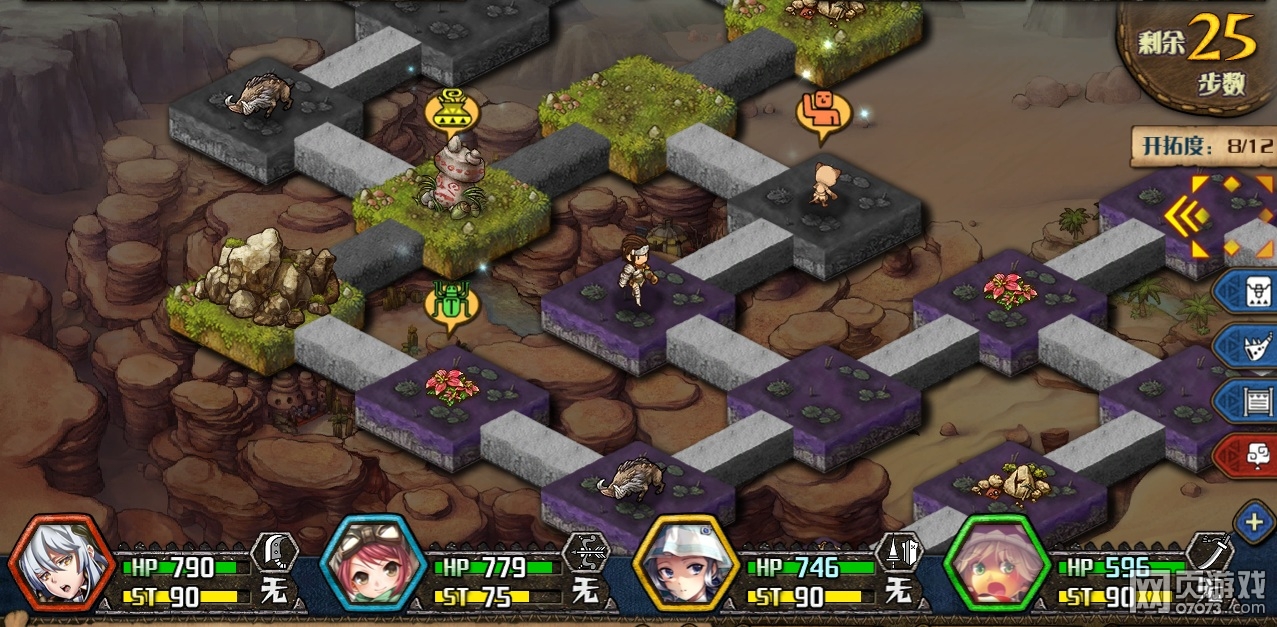Tap the orange figure marker bubble

(x=822, y=113)
